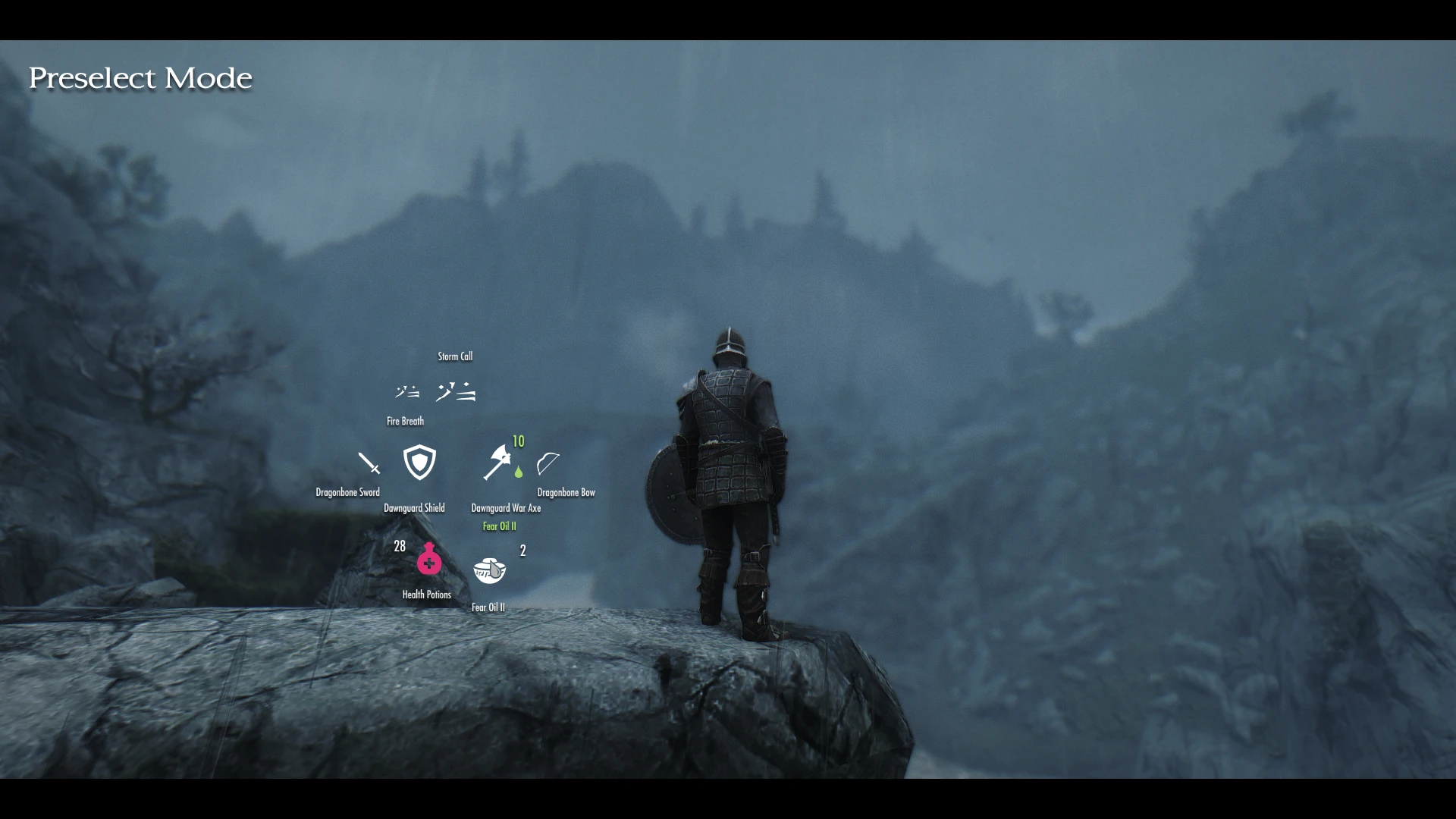The image size is (1456, 819).
Task: Select the Dragonbone Bow icon
Action: [548, 464]
